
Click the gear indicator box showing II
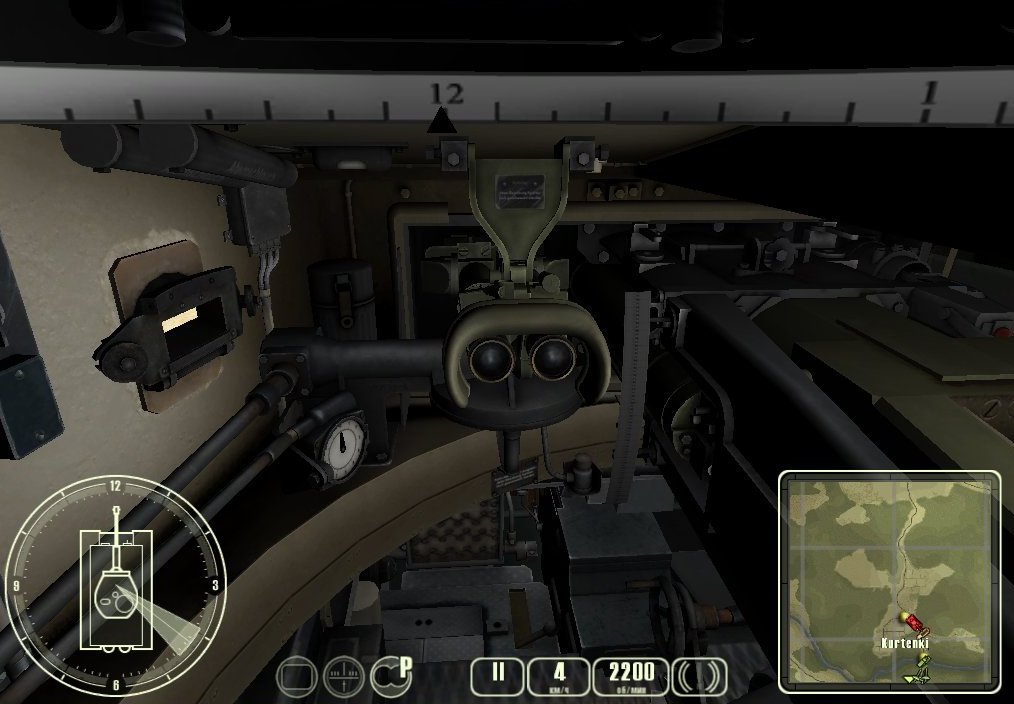pos(498,675)
